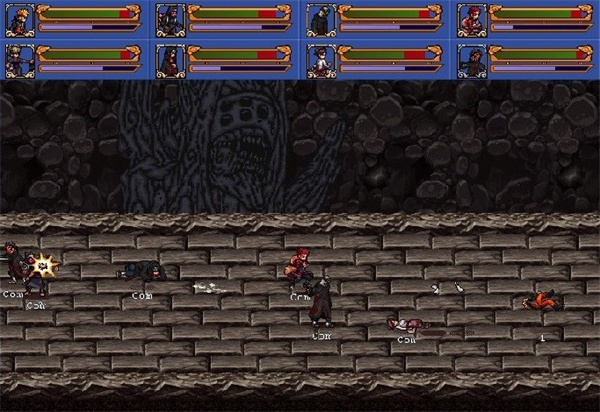
Task: Choose the hooded gray-masked fighter portrait
Action: [320, 19]
